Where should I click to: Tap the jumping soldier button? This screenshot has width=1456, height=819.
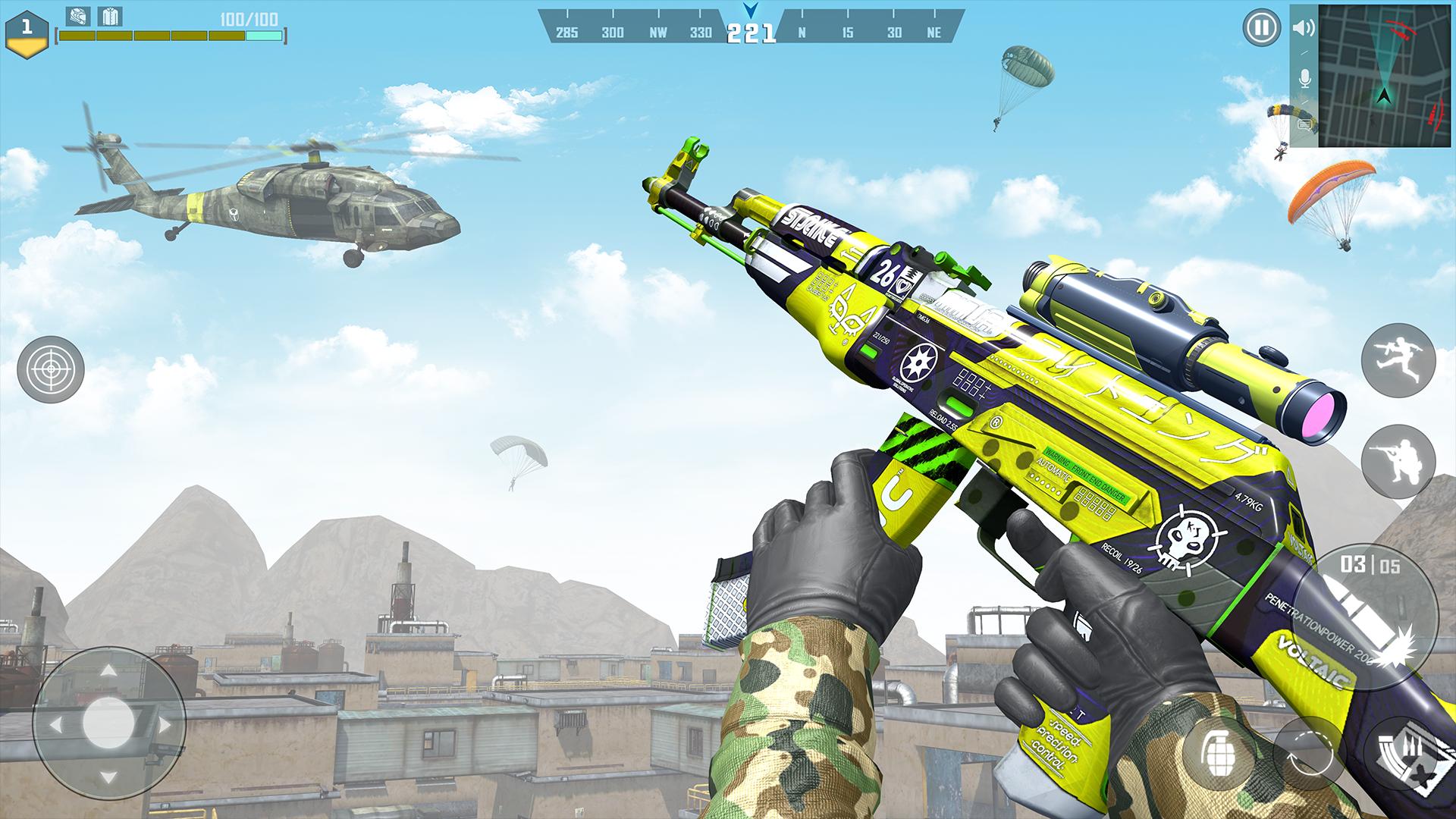[1398, 359]
